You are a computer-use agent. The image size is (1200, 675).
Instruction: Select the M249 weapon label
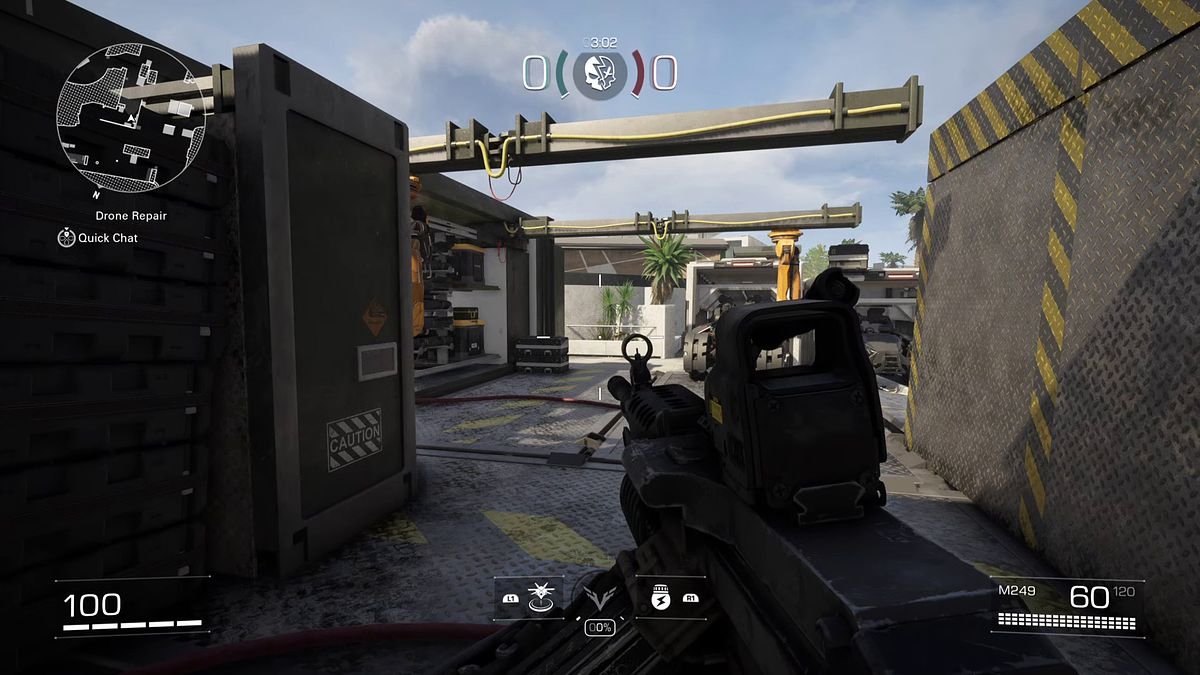tap(1017, 591)
